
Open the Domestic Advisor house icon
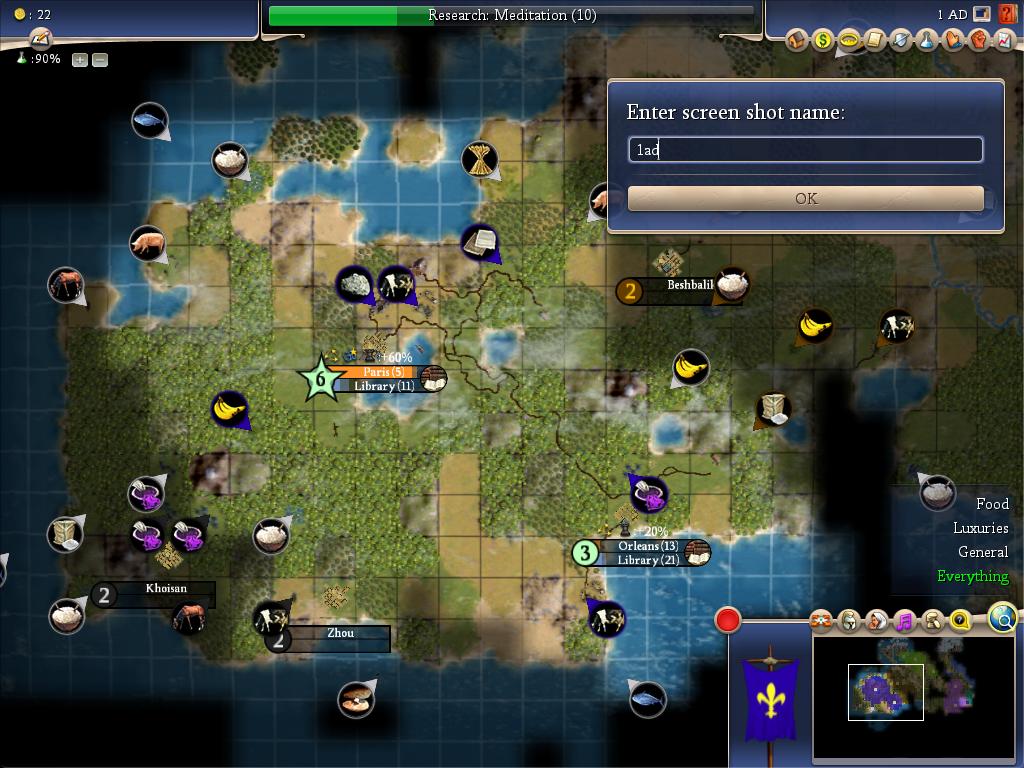pos(797,40)
